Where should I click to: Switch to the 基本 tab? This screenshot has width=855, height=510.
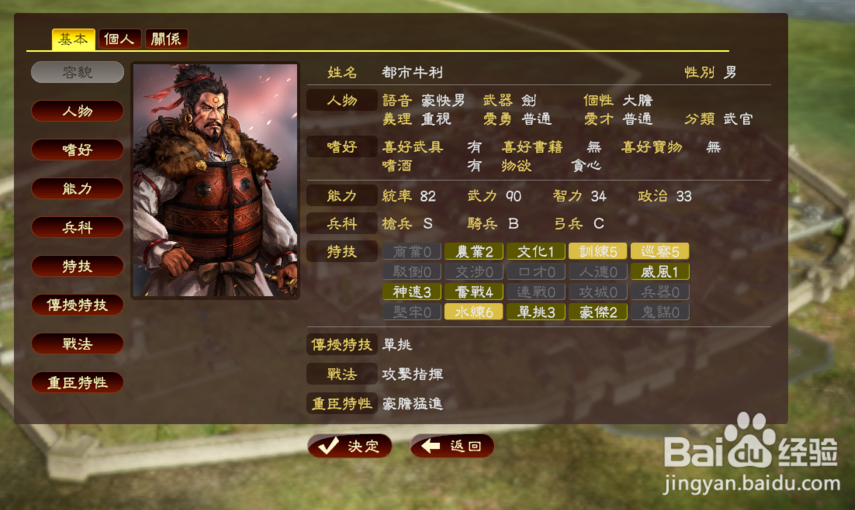tap(73, 39)
